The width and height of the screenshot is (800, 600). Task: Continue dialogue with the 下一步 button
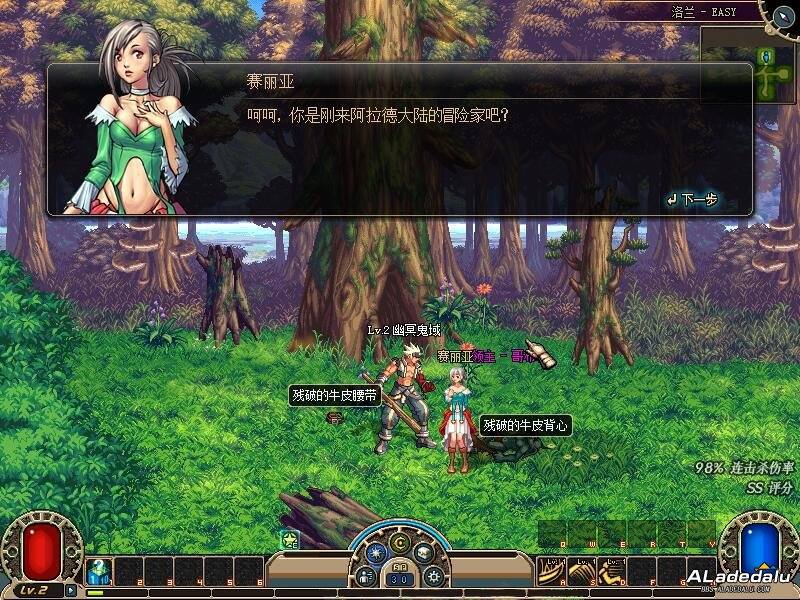[693, 200]
